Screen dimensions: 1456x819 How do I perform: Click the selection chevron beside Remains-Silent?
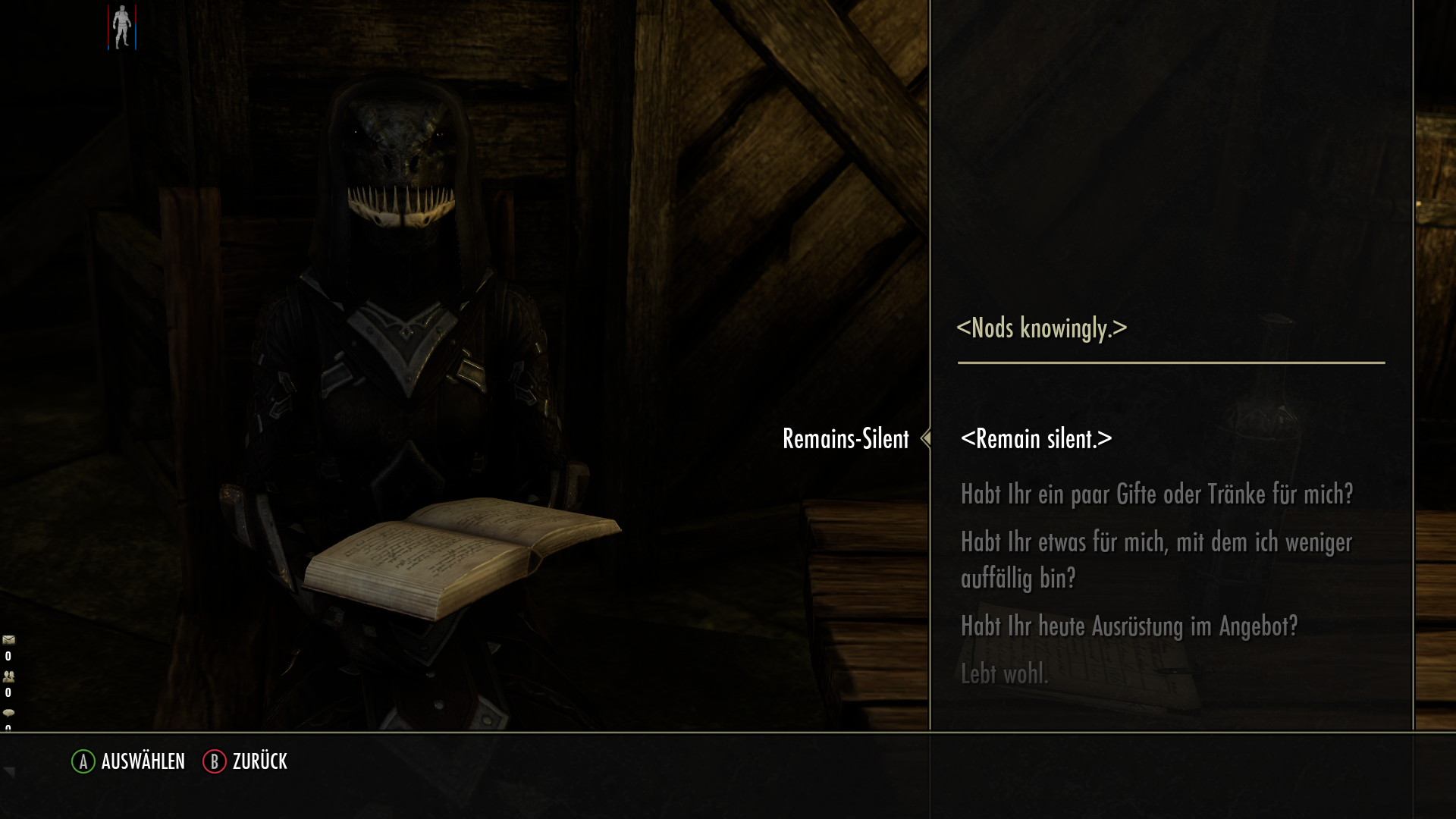927,438
